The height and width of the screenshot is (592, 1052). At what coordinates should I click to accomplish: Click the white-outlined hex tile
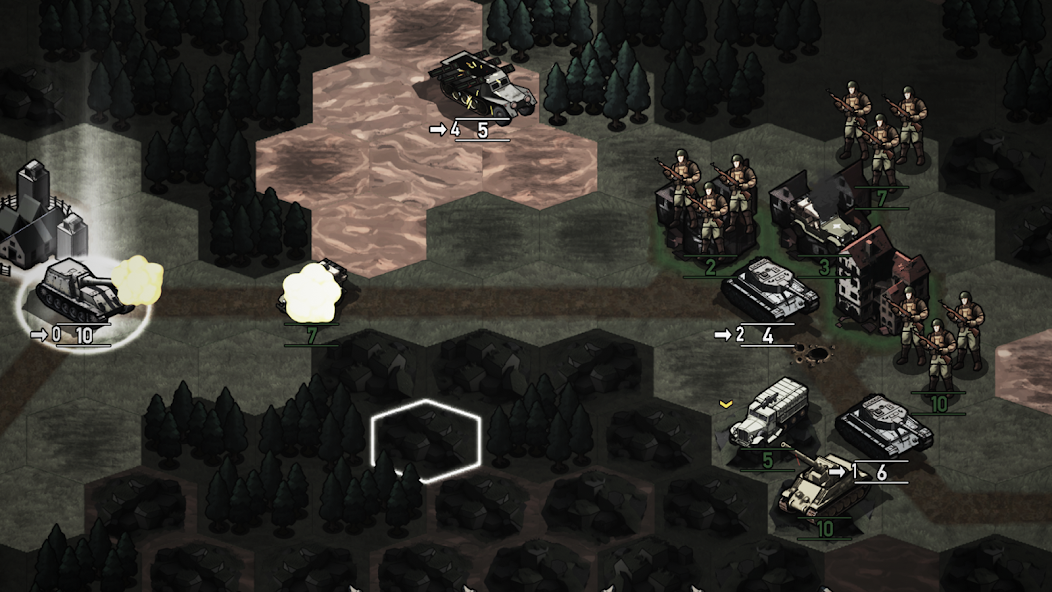pyautogui.click(x=425, y=441)
